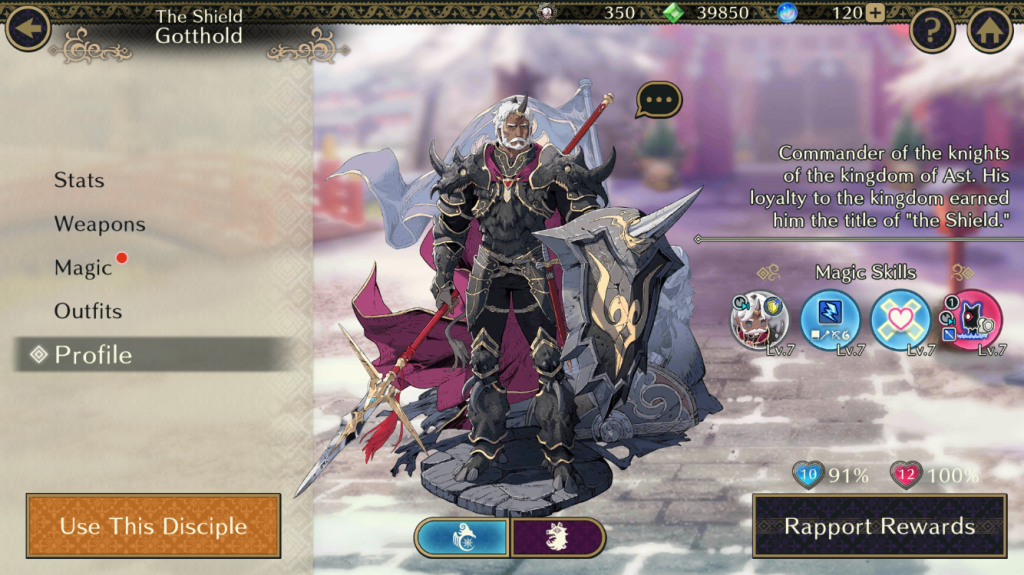View the pink heart magic skill

tap(900, 320)
